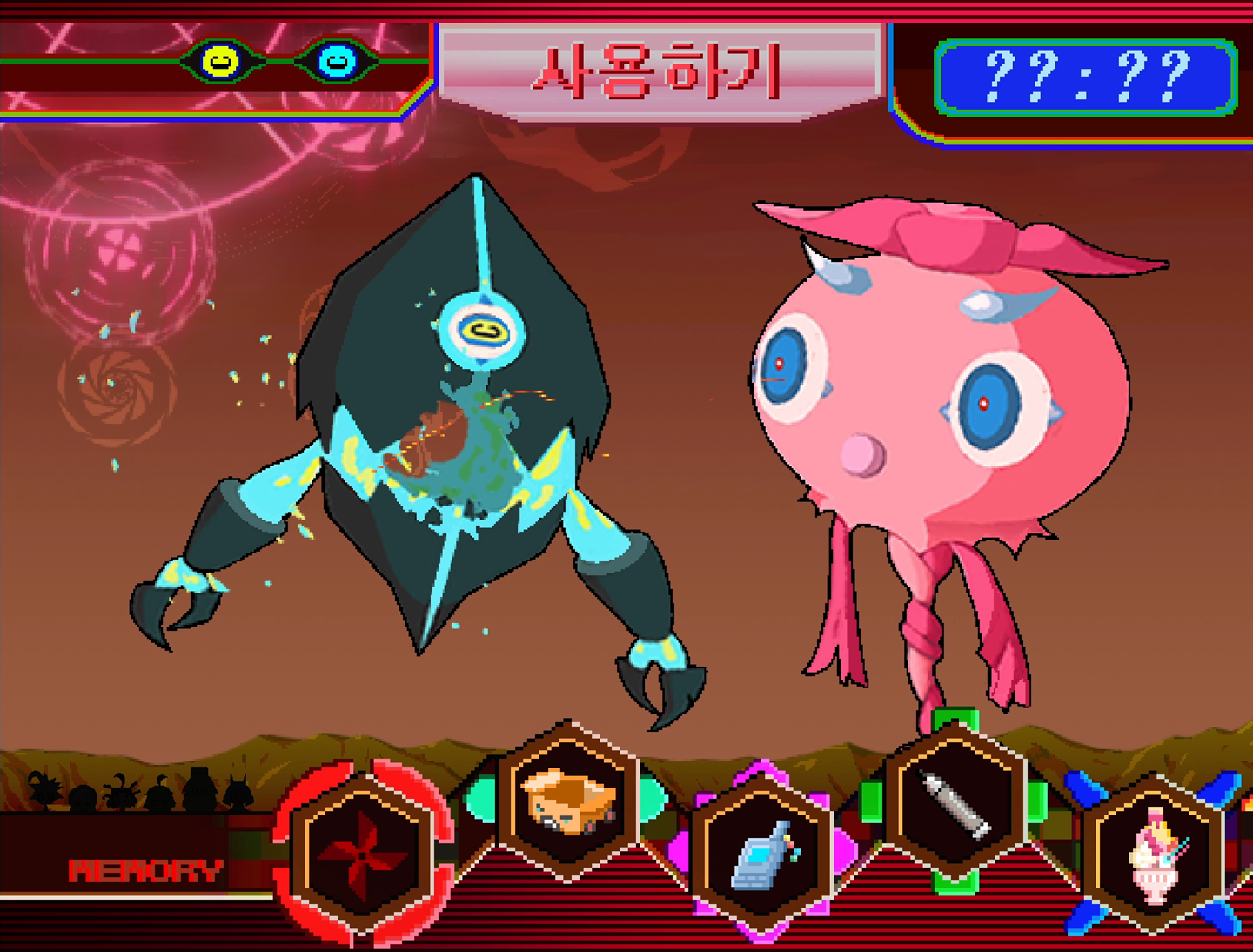The width and height of the screenshot is (1253, 952).
Task: Open the MEMORY panel
Action: [x=144, y=870]
